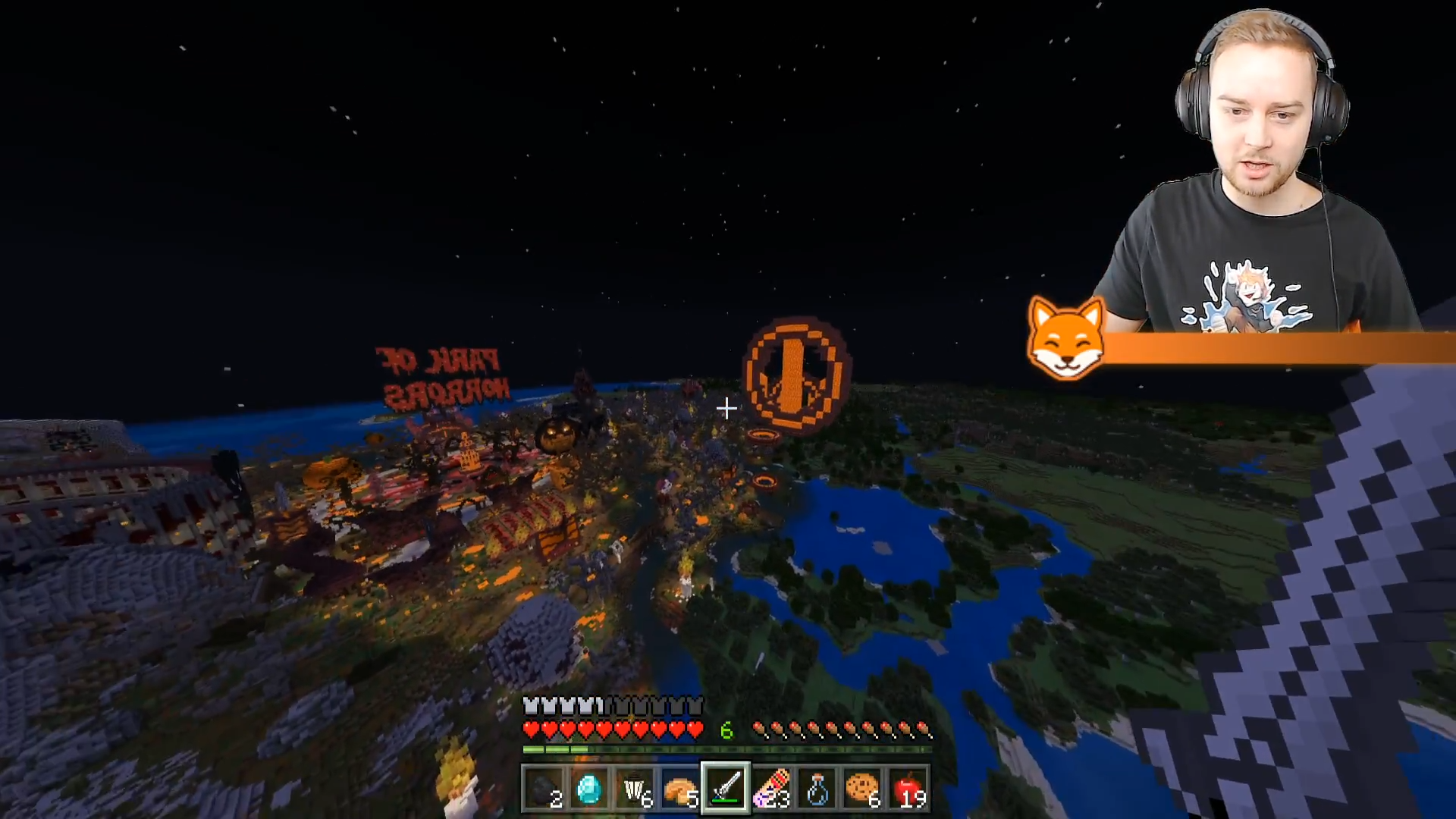
Task: Select the diamond hotbar slot
Action: coord(589,789)
